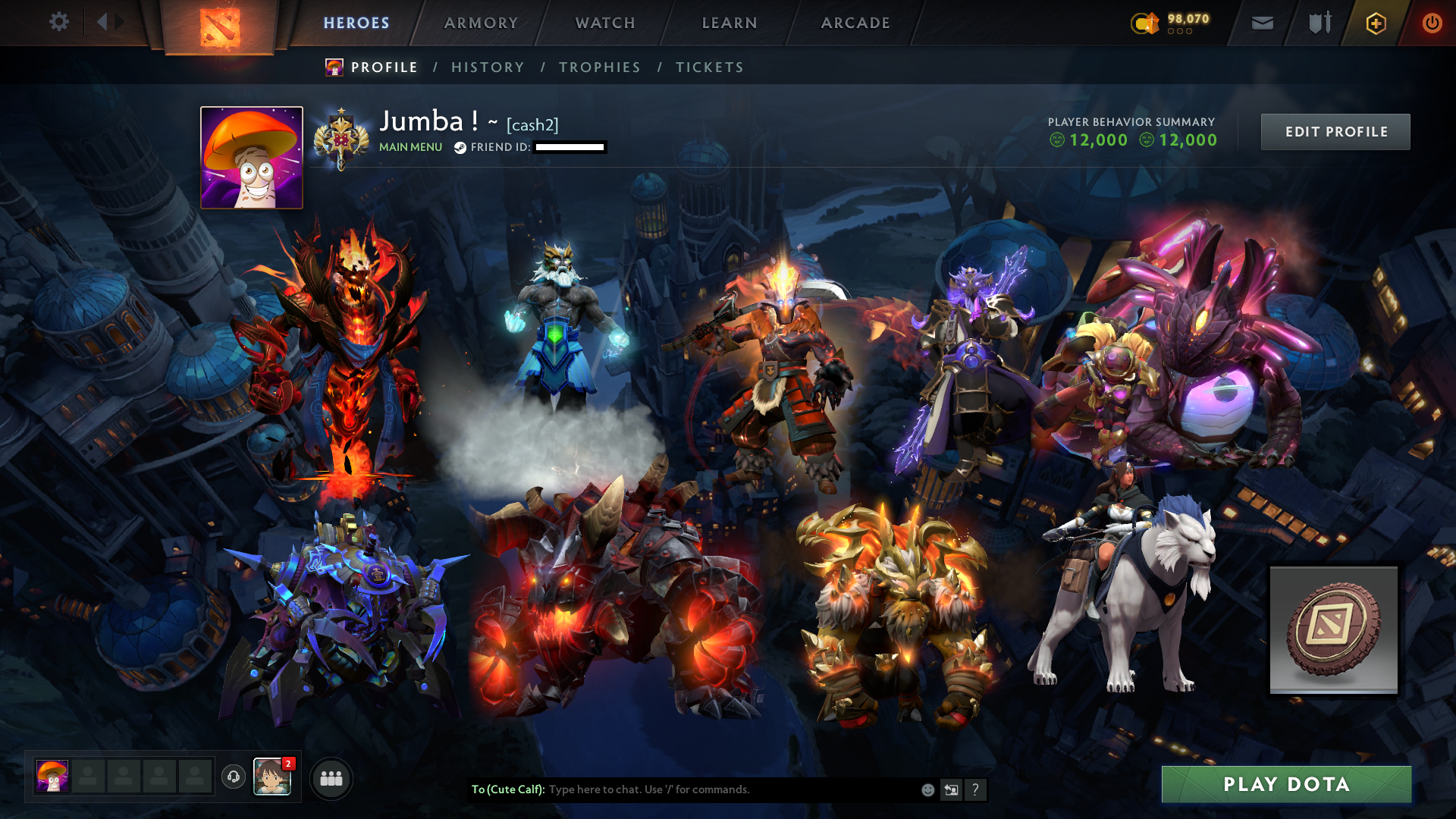Click the EDIT PROFILE button

pyautogui.click(x=1335, y=131)
